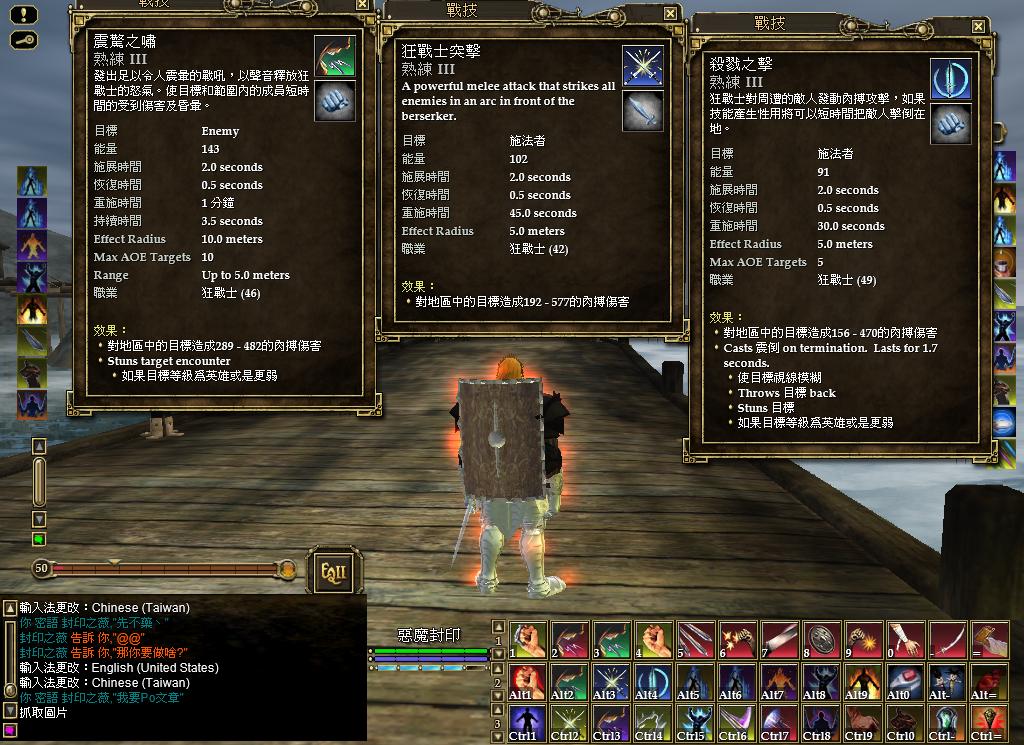Click the level 50 experience bar badge
Viewport: 1024px width, 745px height.
(41, 569)
